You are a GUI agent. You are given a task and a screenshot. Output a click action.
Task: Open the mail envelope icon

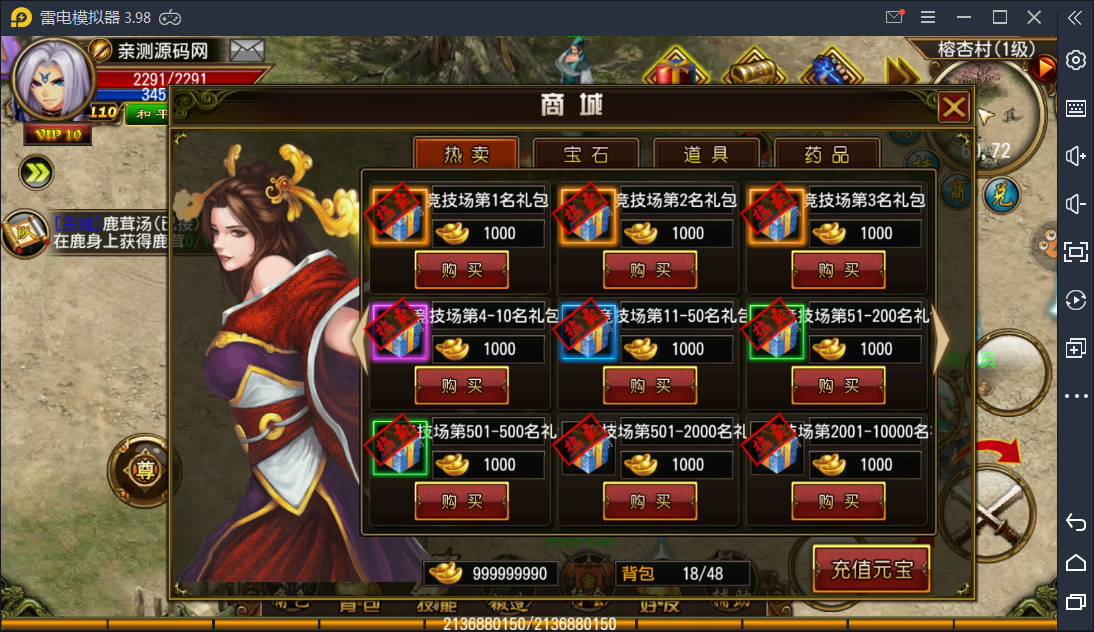coord(247,50)
